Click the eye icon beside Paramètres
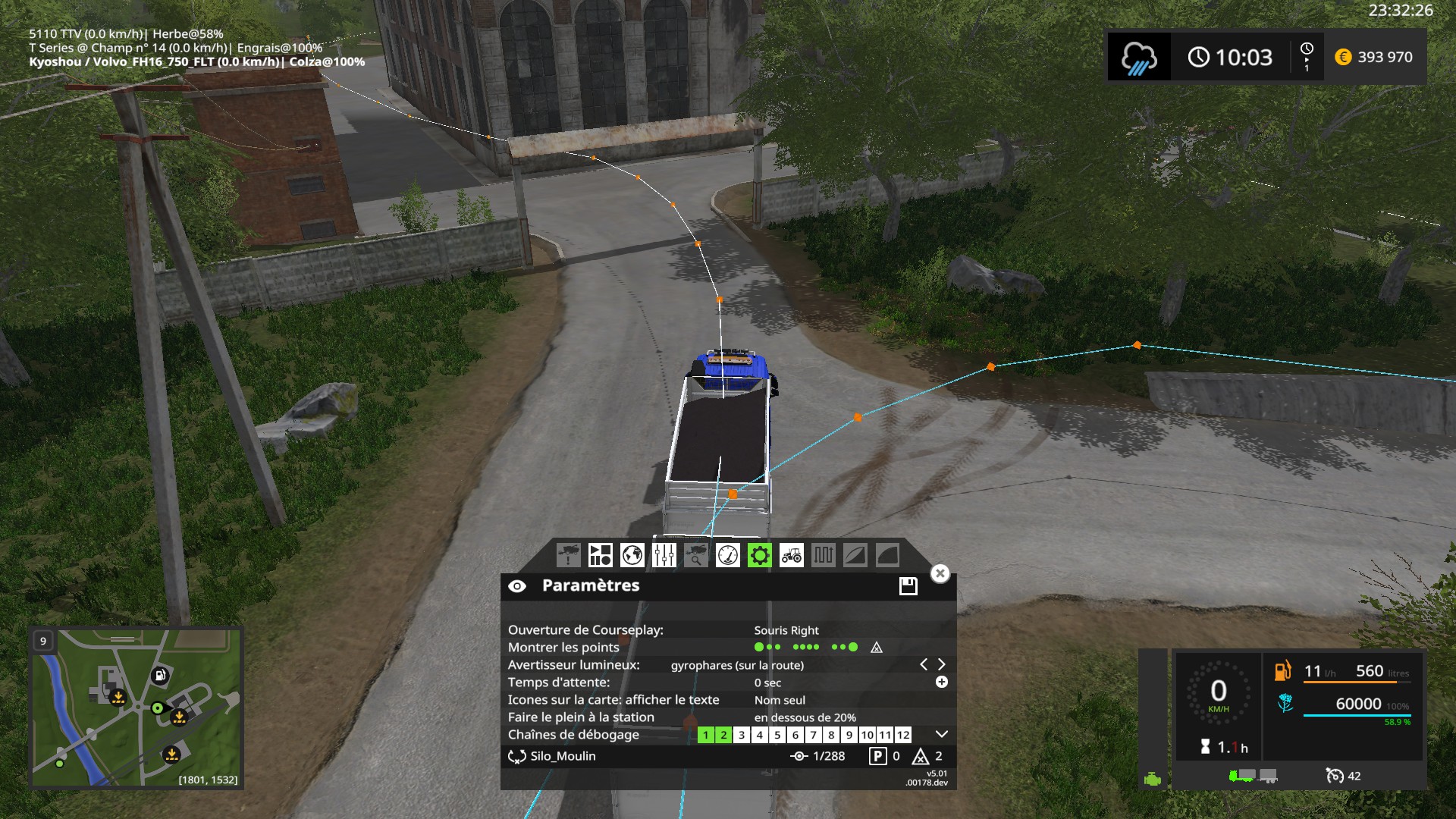This screenshot has width=1456, height=819. (519, 585)
